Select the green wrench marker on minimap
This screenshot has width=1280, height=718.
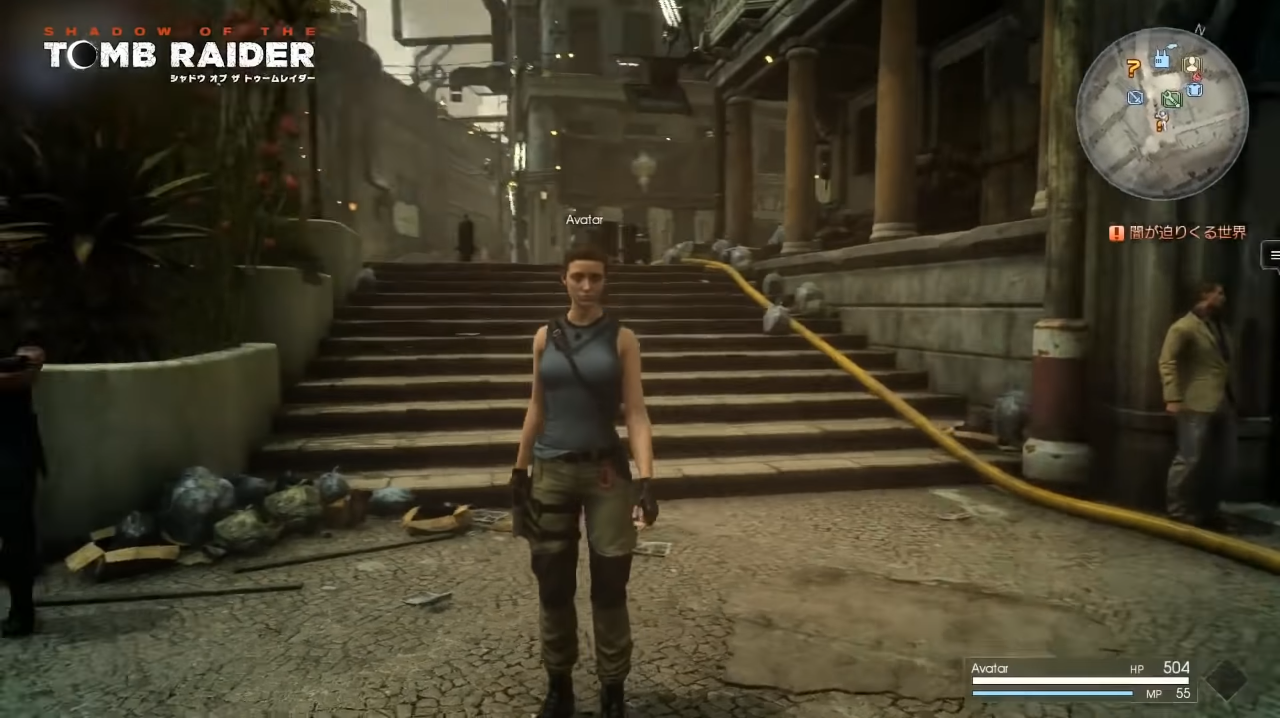tap(1172, 99)
